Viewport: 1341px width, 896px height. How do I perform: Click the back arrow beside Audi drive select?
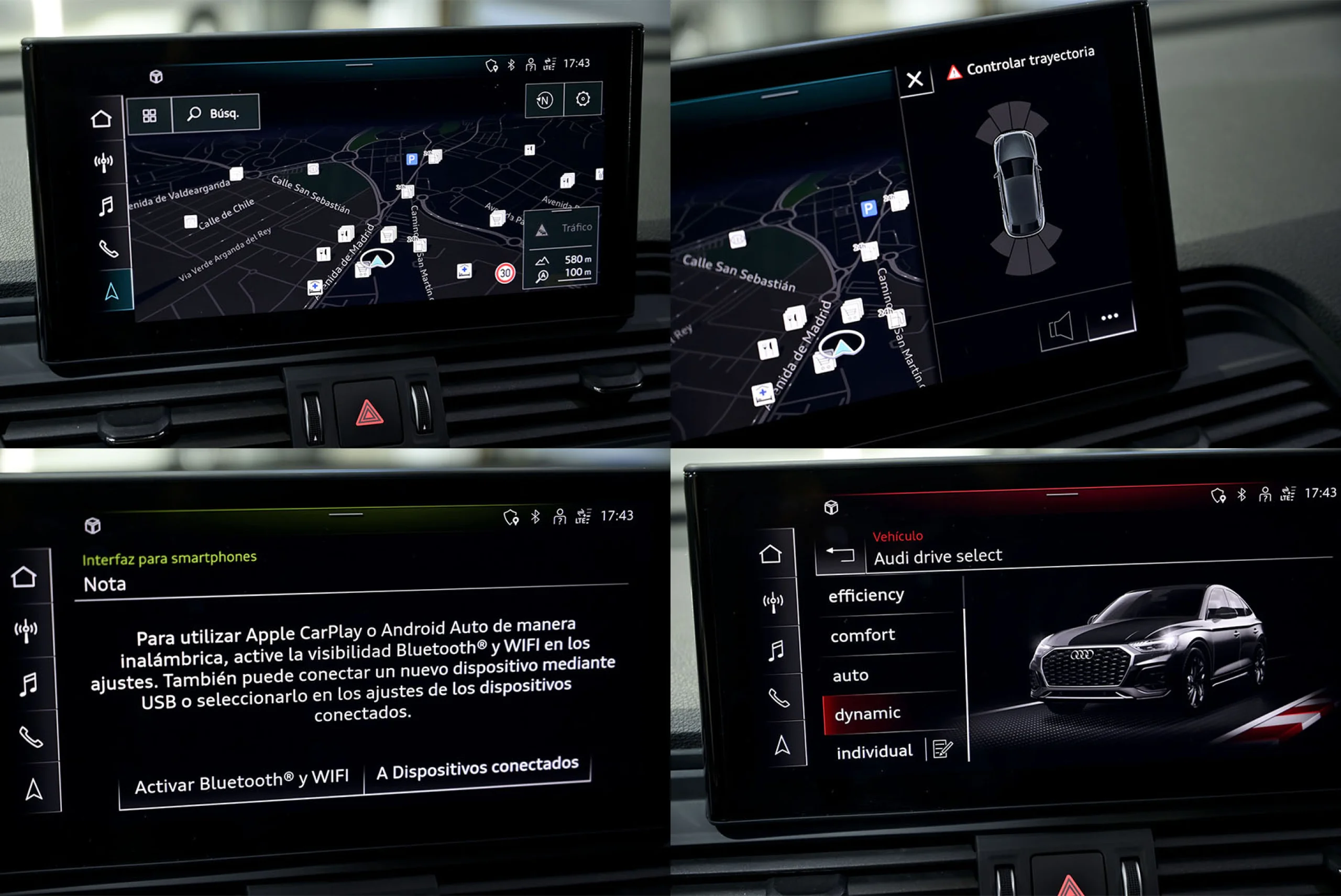[x=840, y=554]
